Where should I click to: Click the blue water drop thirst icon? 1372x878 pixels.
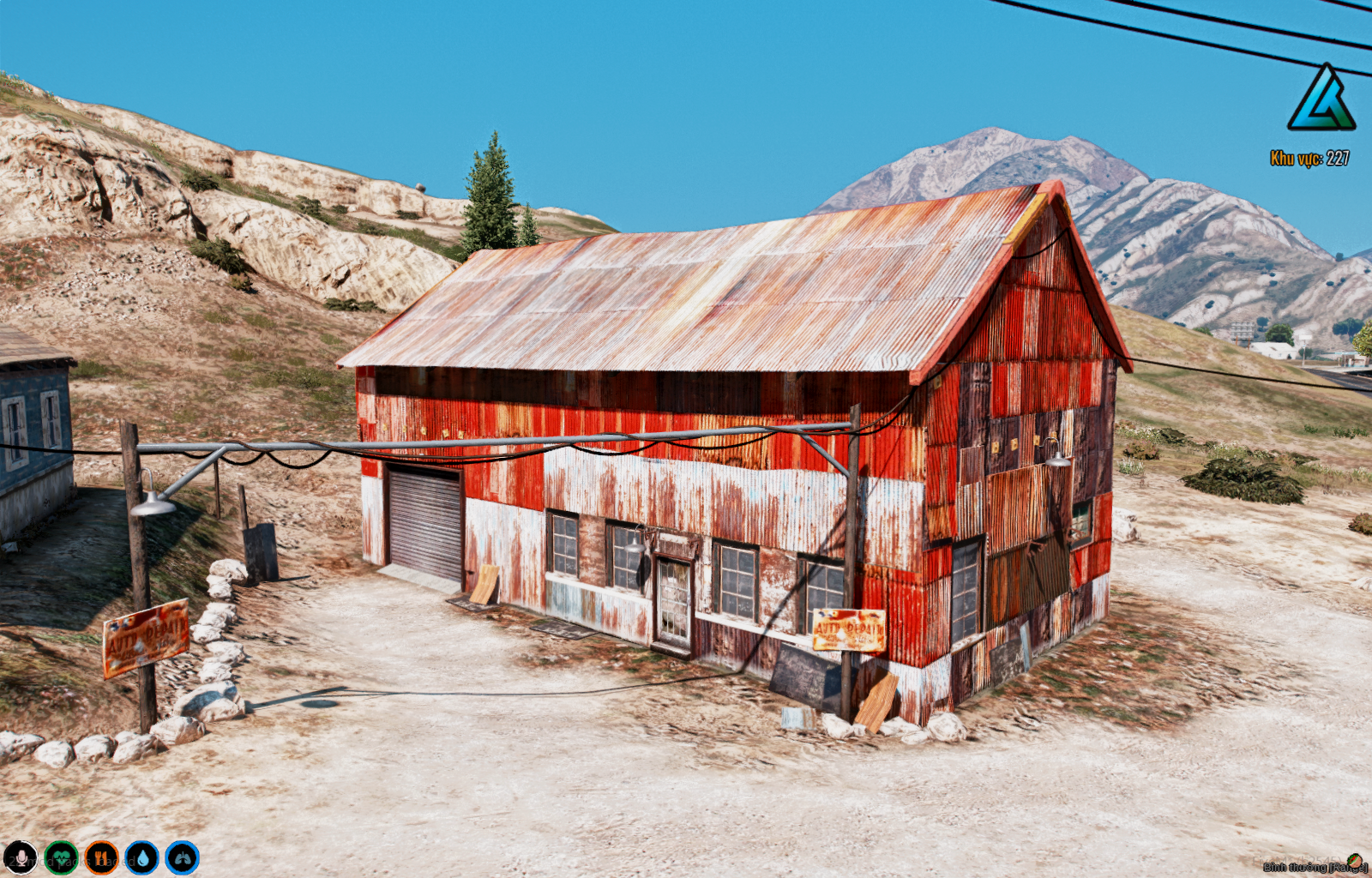[141, 857]
